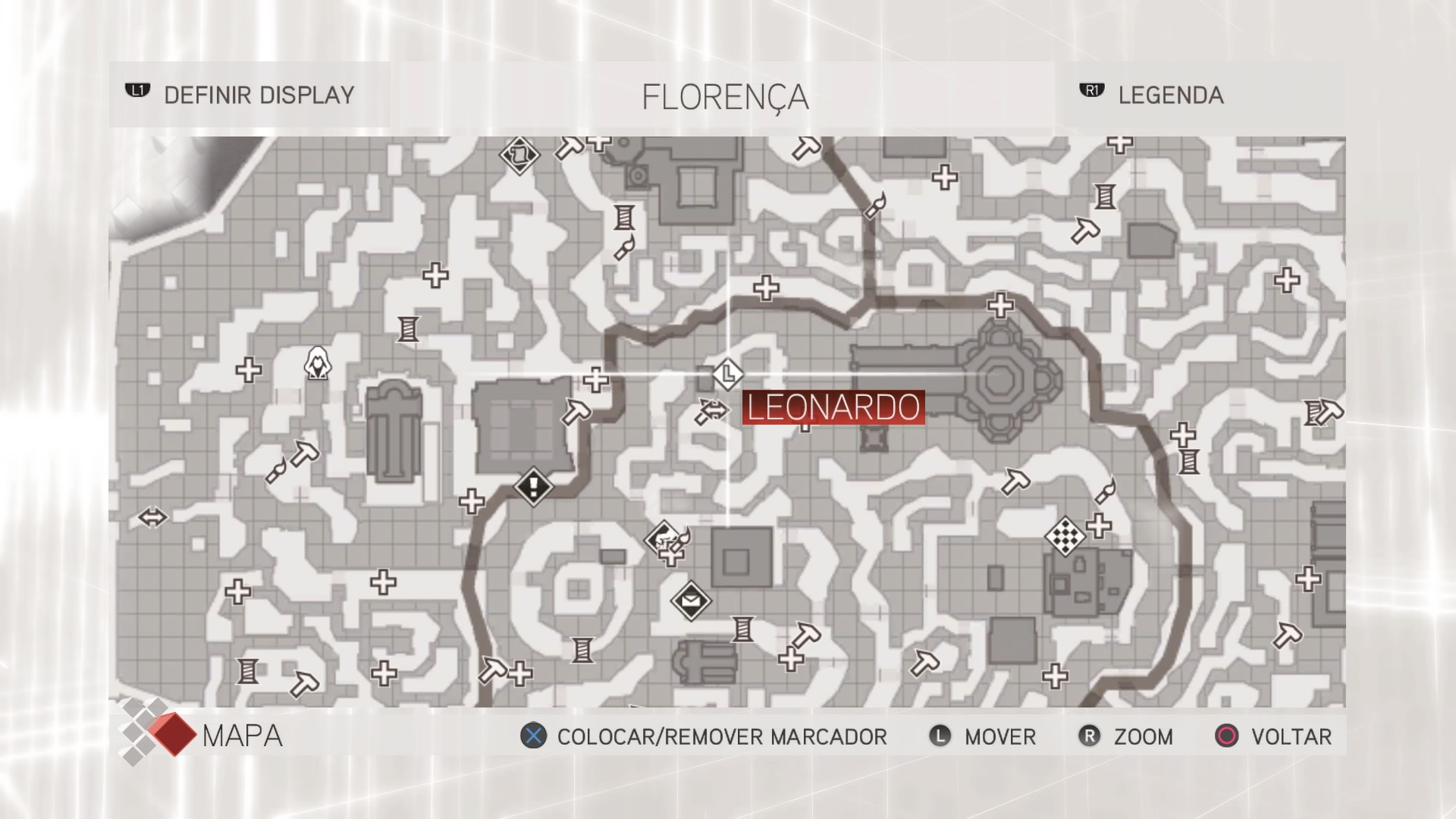Click the Florença map title
Image resolution: width=1456 pixels, height=819 pixels.
pyautogui.click(x=724, y=95)
